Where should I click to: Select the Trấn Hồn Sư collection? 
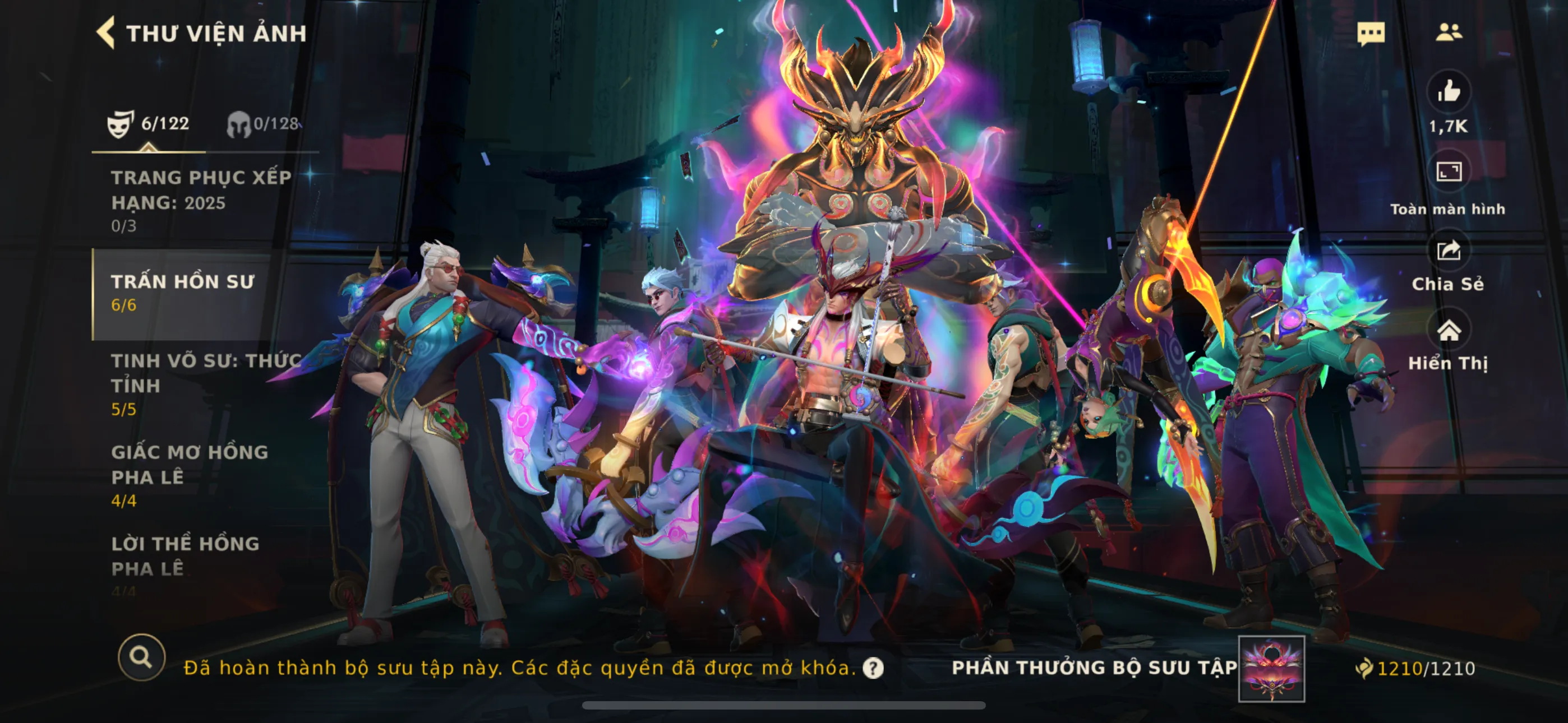183,293
